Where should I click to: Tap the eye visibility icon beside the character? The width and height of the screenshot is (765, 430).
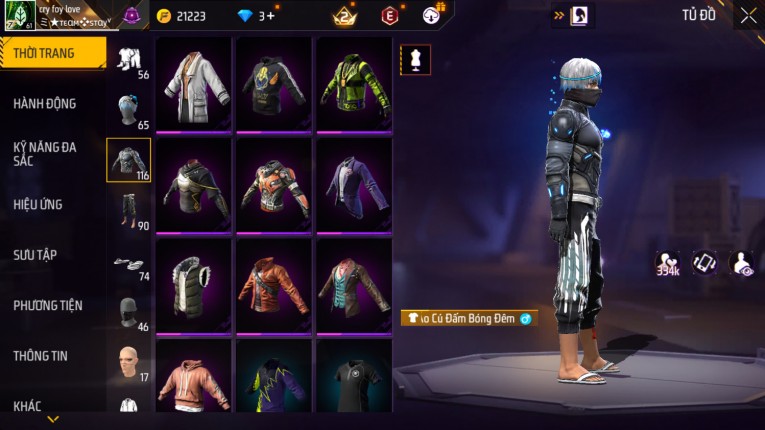coord(743,262)
